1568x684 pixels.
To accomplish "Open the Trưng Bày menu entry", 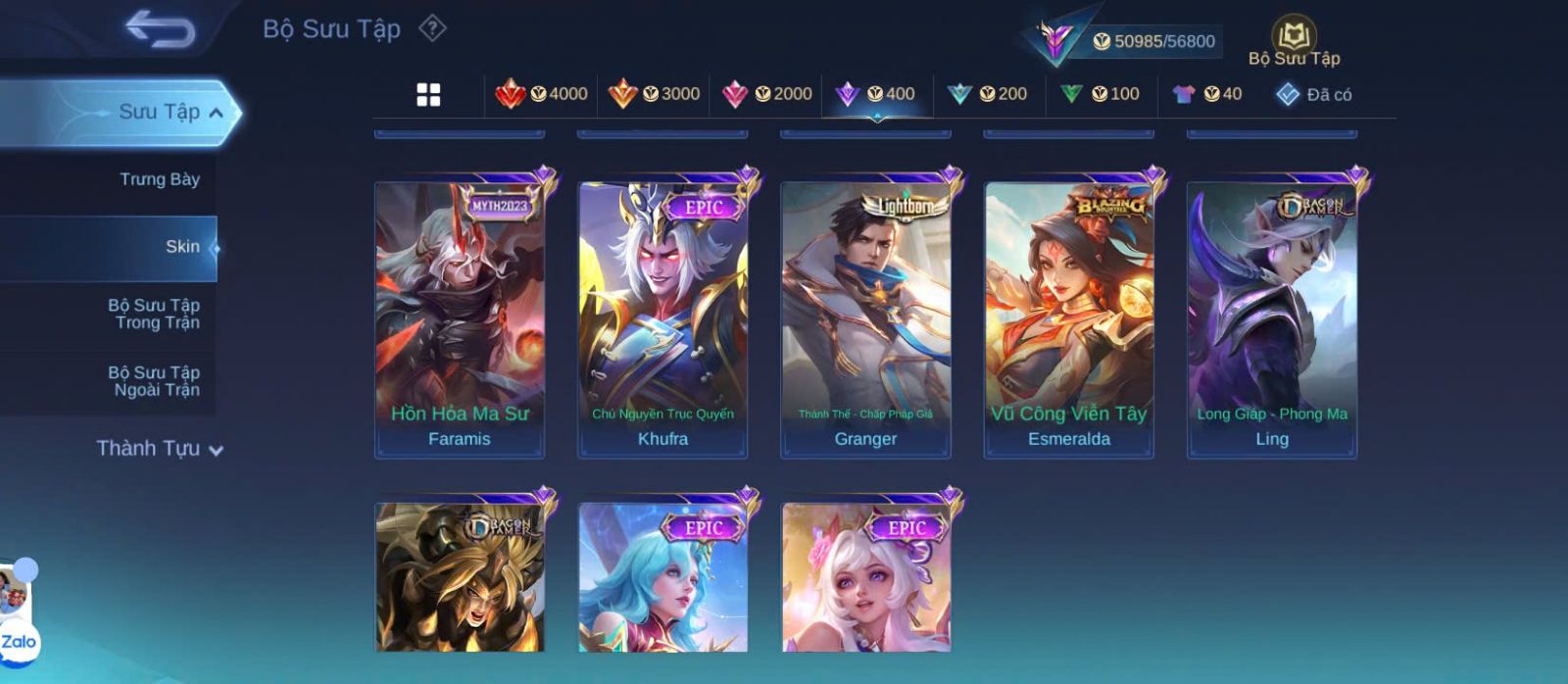I will click(x=159, y=179).
